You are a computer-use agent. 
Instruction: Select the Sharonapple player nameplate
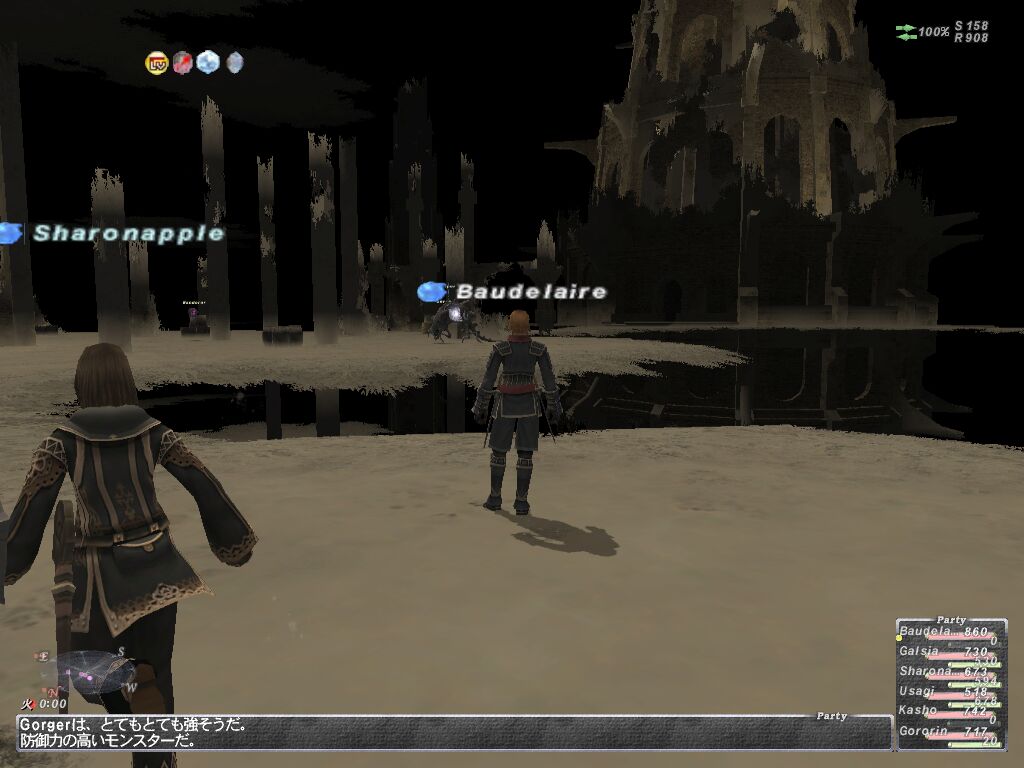[128, 233]
